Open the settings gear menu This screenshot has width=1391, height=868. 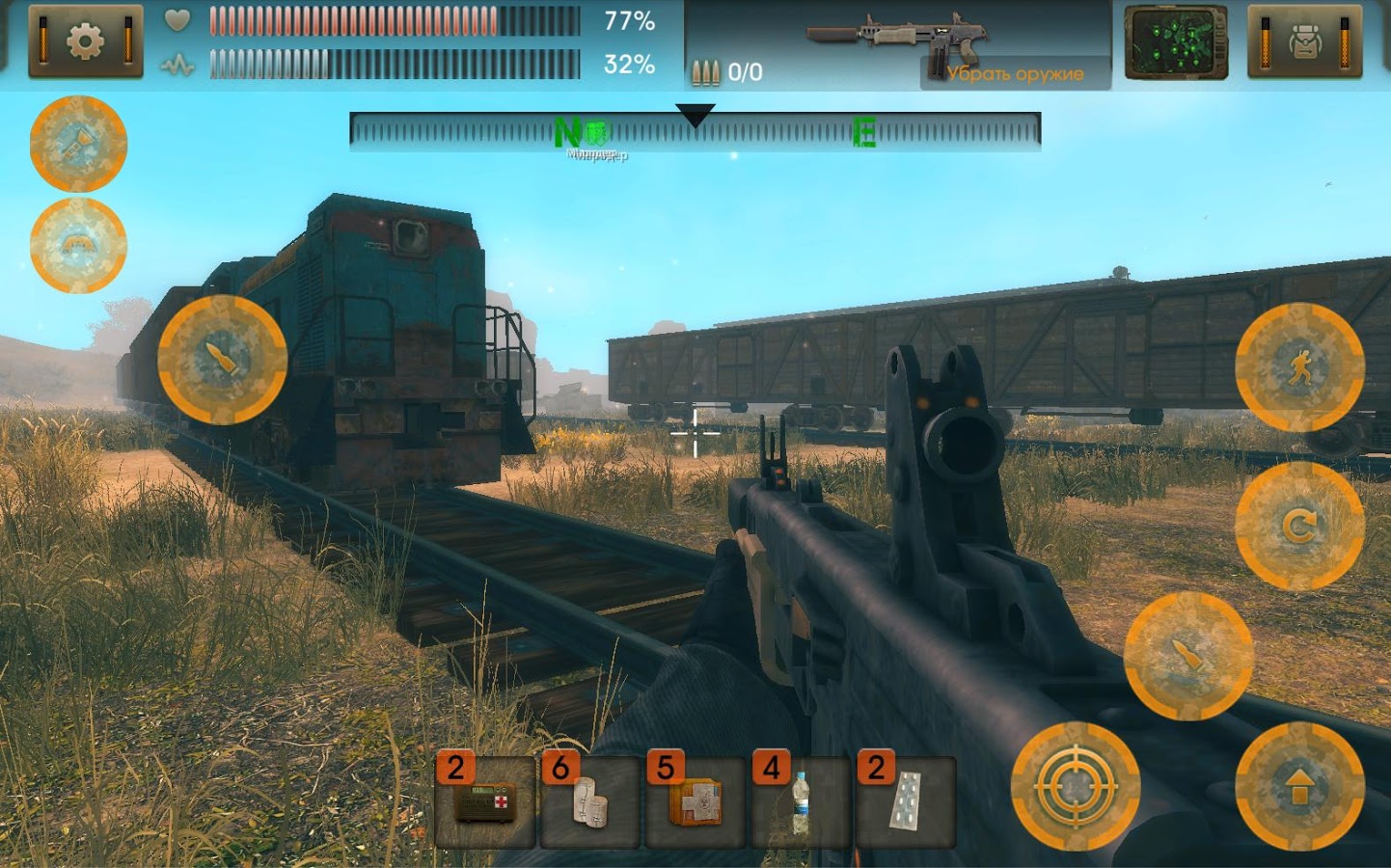85,41
